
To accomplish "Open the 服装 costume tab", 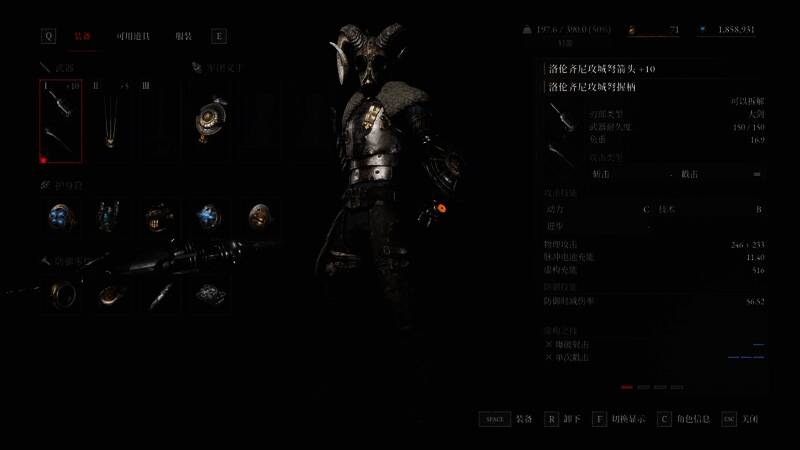I will pos(183,36).
